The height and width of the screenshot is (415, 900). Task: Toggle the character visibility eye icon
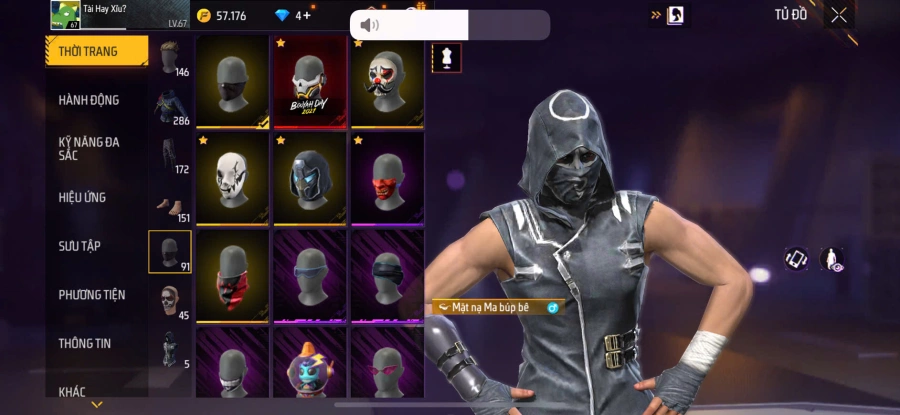click(831, 259)
